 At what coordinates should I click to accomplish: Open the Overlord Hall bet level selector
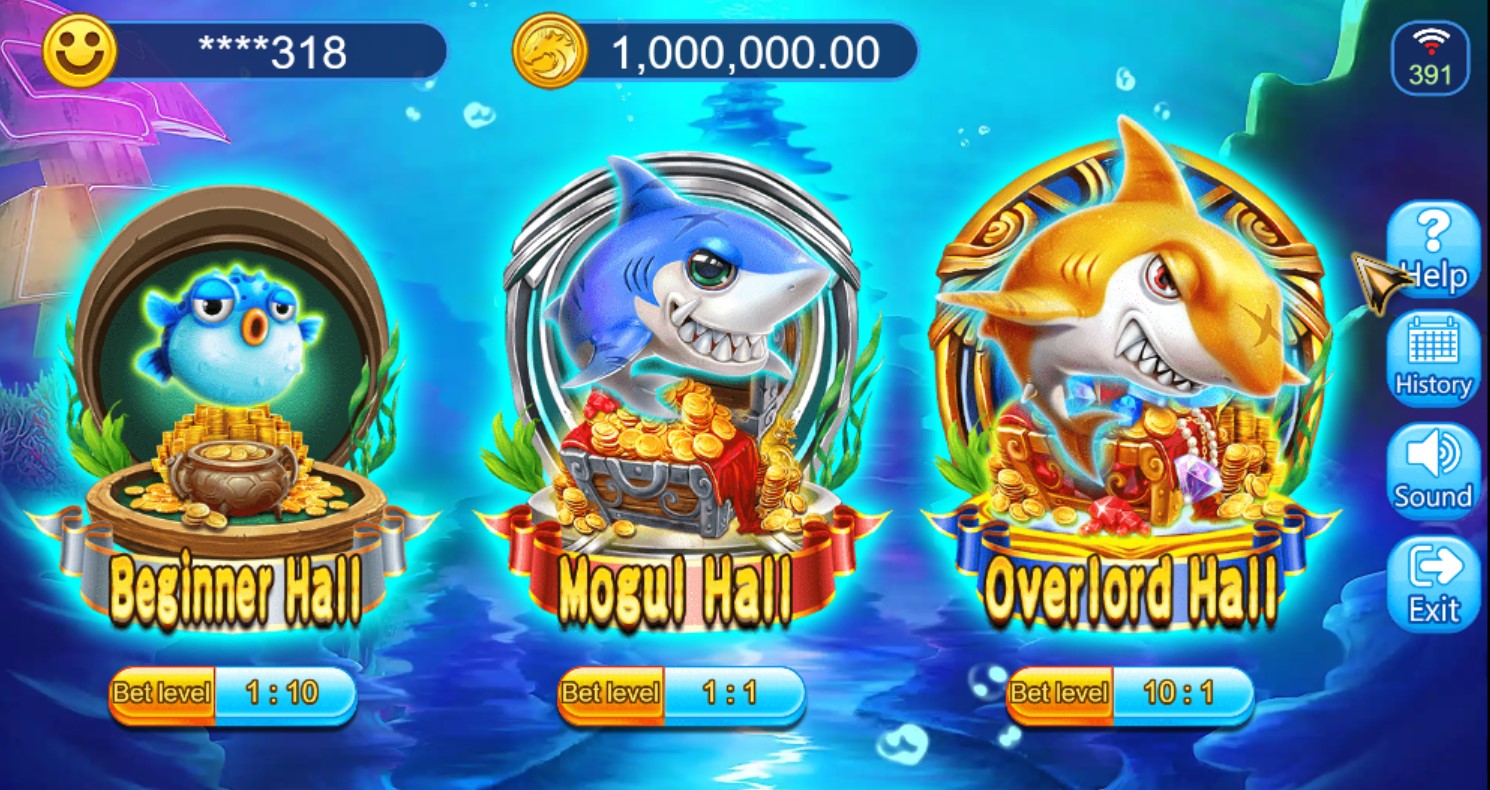pyautogui.click(x=1128, y=692)
